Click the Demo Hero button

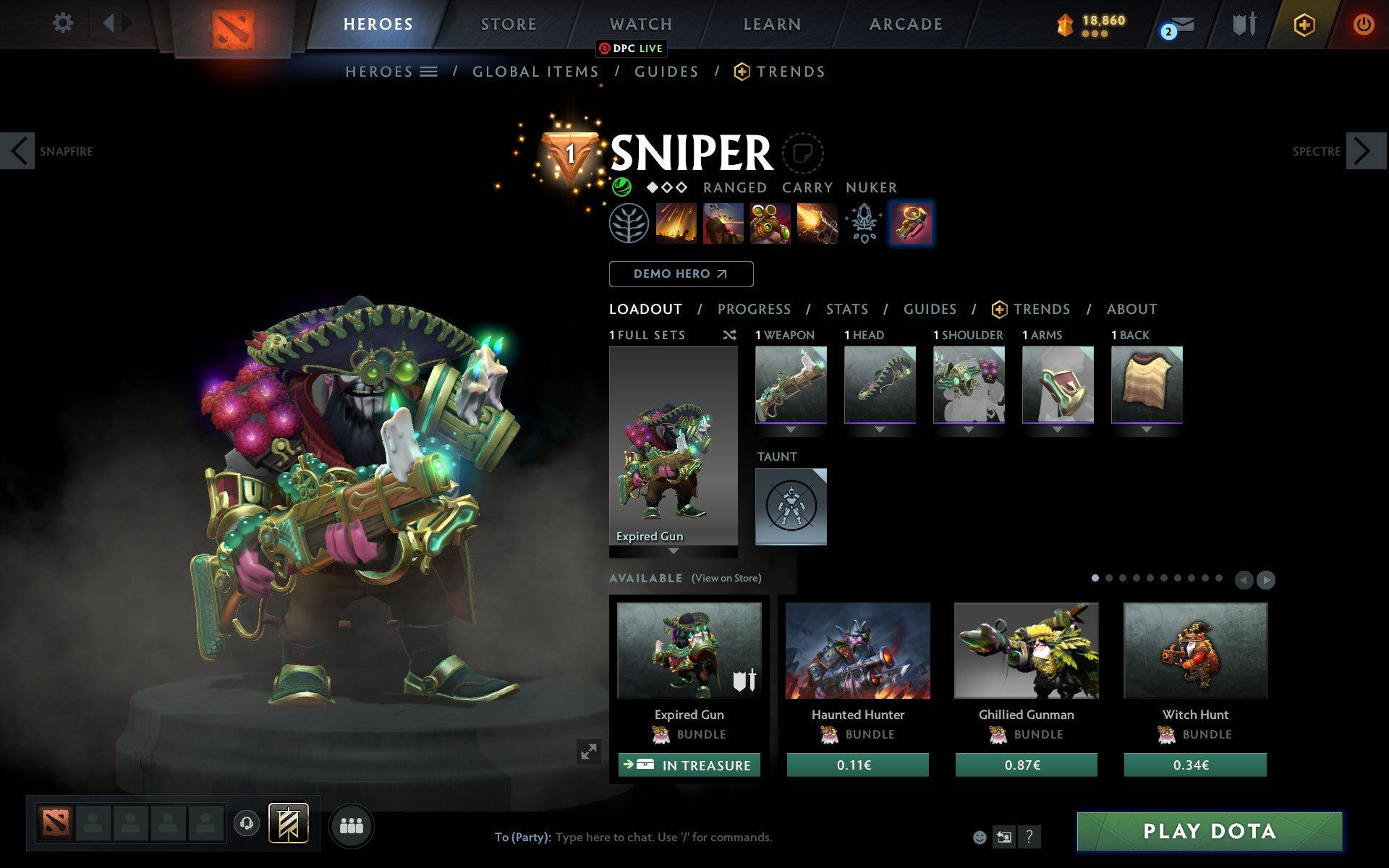click(681, 274)
